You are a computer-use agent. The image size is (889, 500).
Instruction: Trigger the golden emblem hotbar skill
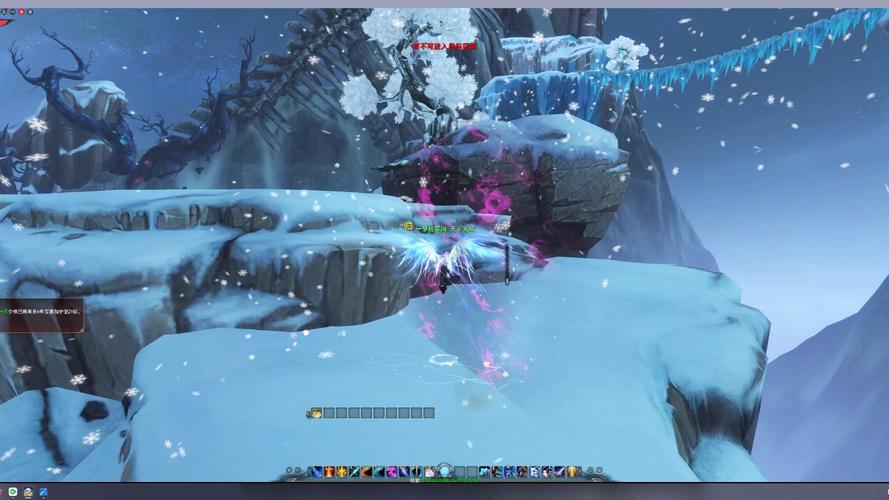point(342,472)
